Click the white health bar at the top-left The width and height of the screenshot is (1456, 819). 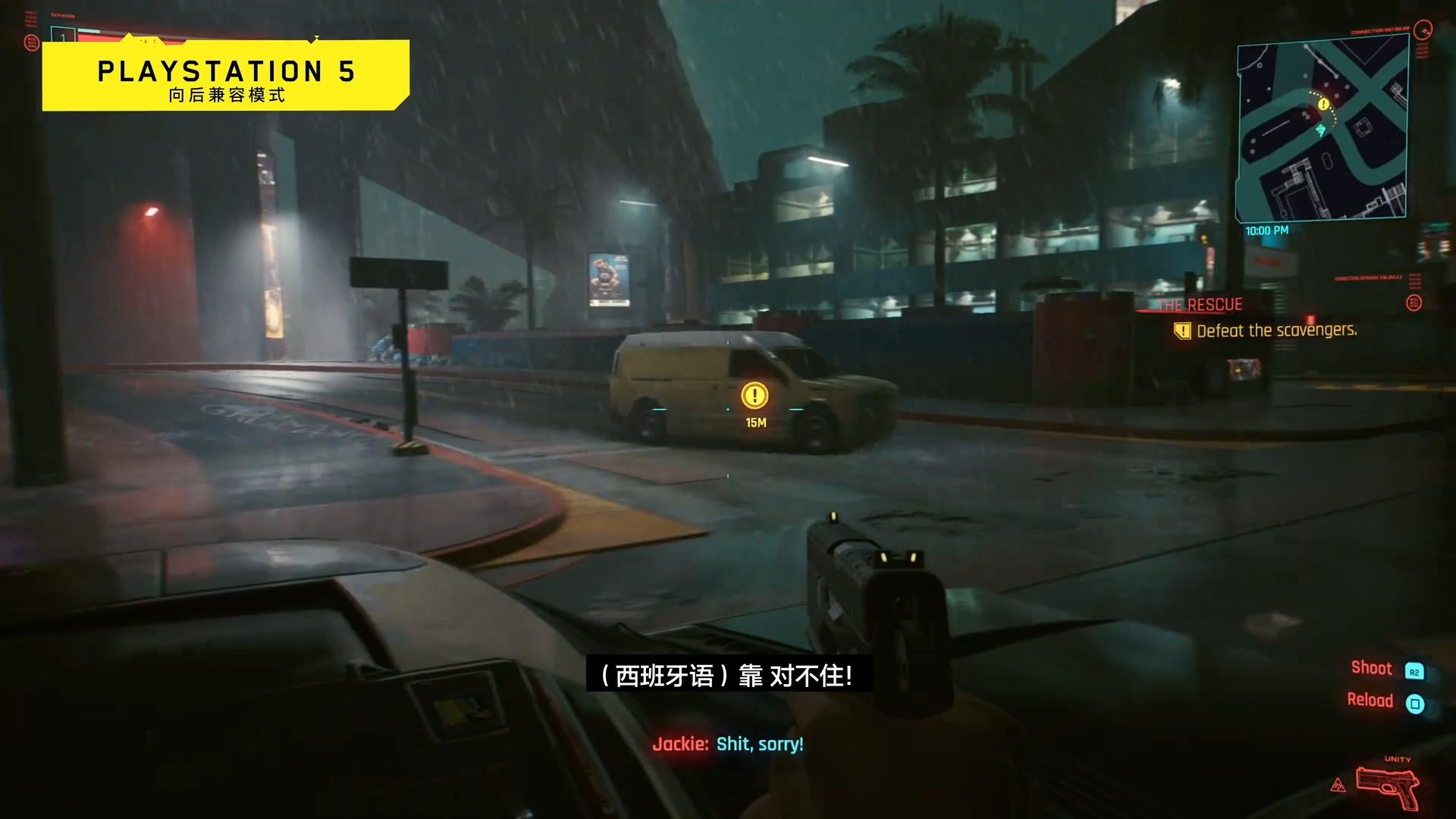click(x=90, y=31)
